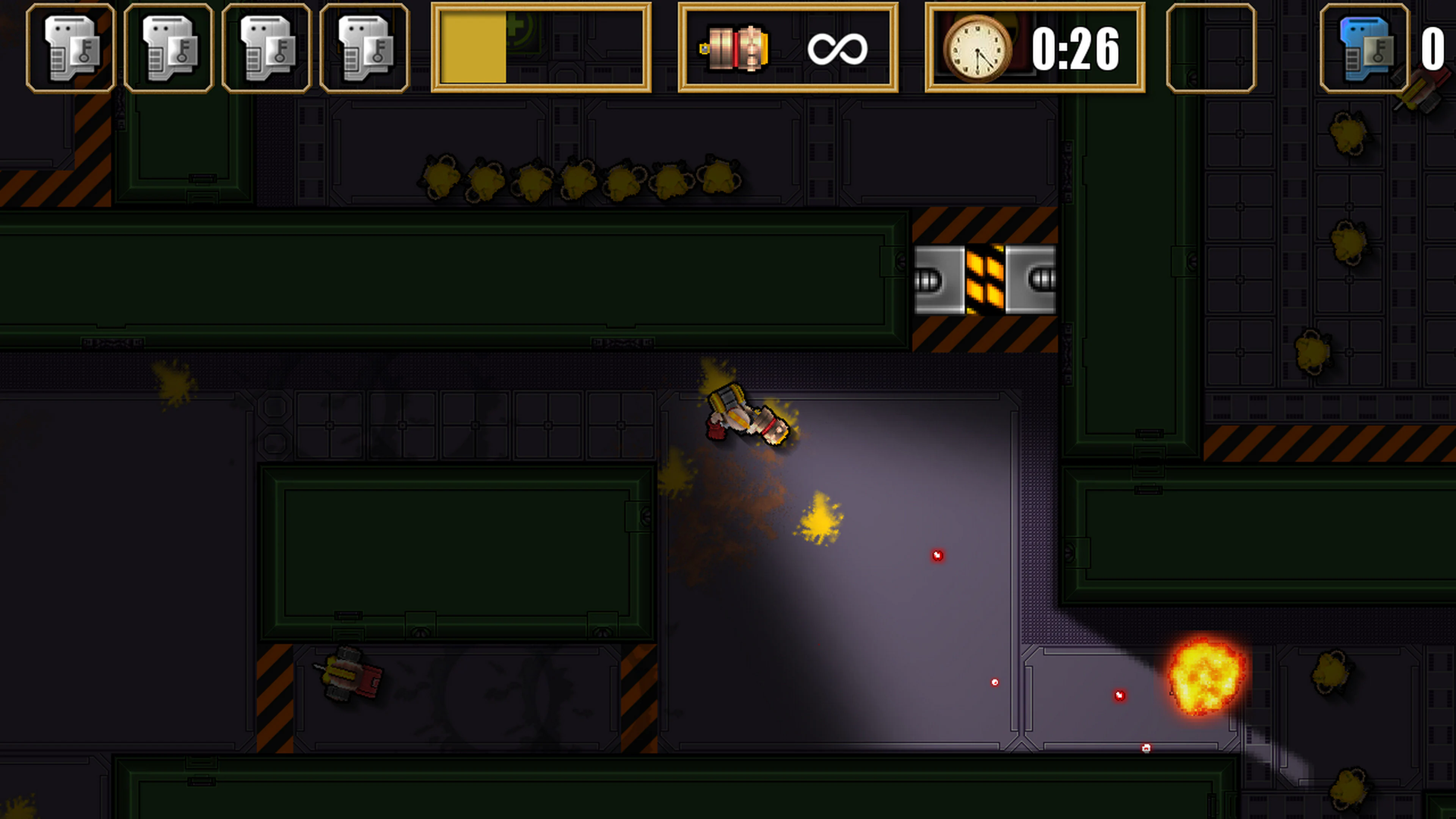This screenshot has width=1456, height=819.
Task: Click the empty HUD slot frame
Action: (x=1210, y=47)
